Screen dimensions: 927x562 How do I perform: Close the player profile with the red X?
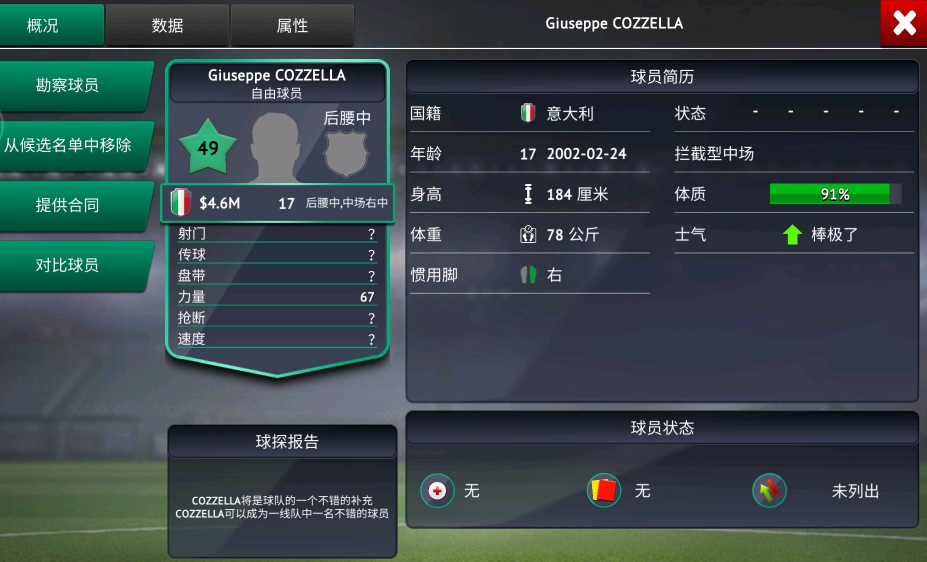(x=903, y=24)
